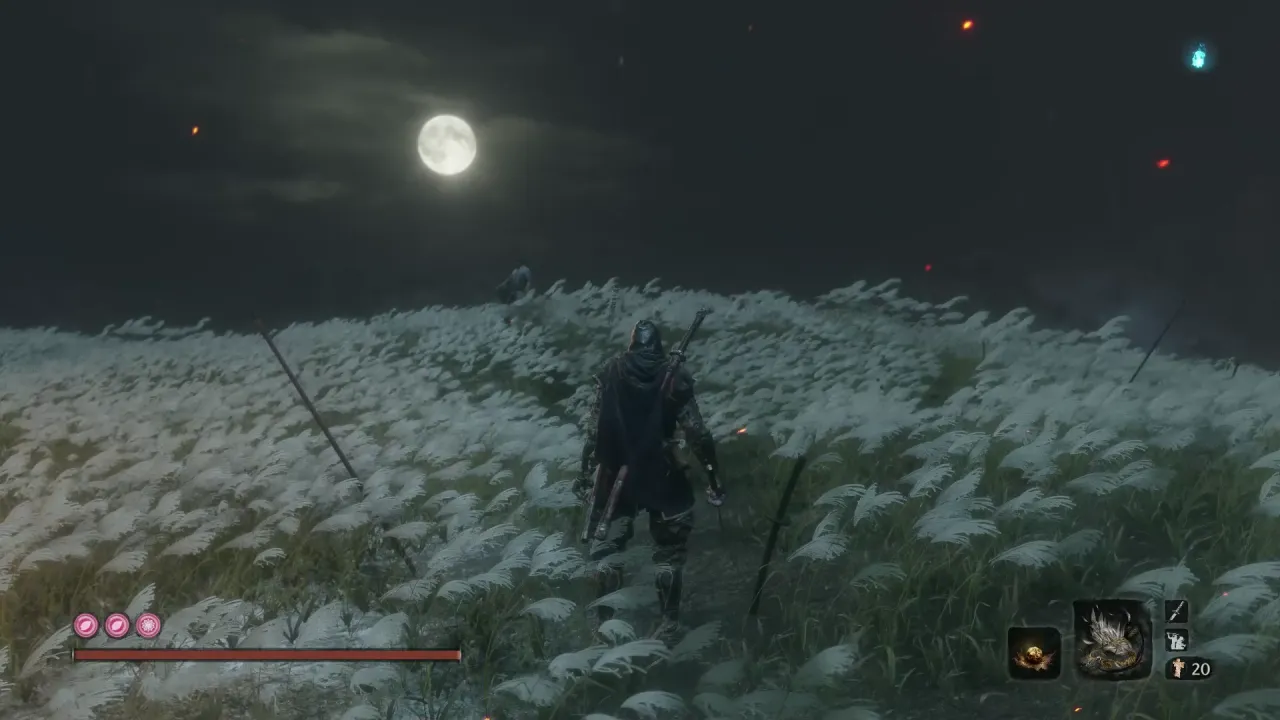Select the glowing orb quick item slot

(1033, 652)
